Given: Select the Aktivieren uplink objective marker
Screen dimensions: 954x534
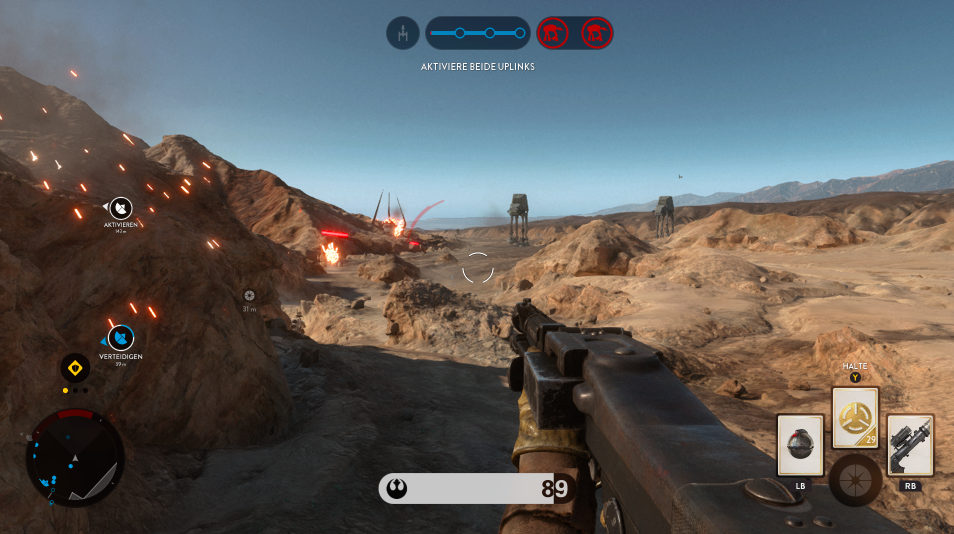Looking at the screenshot, I should 121,208.
